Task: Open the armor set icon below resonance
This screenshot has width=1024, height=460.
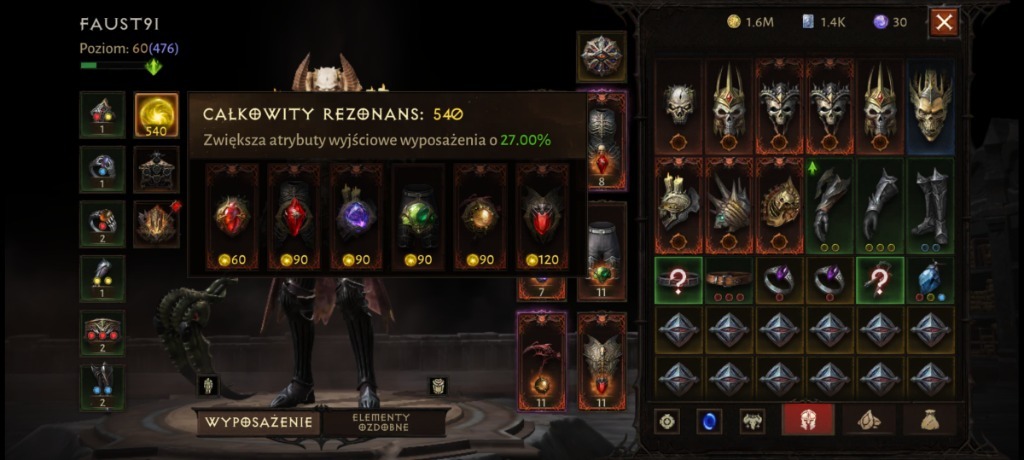Action: coord(156,169)
